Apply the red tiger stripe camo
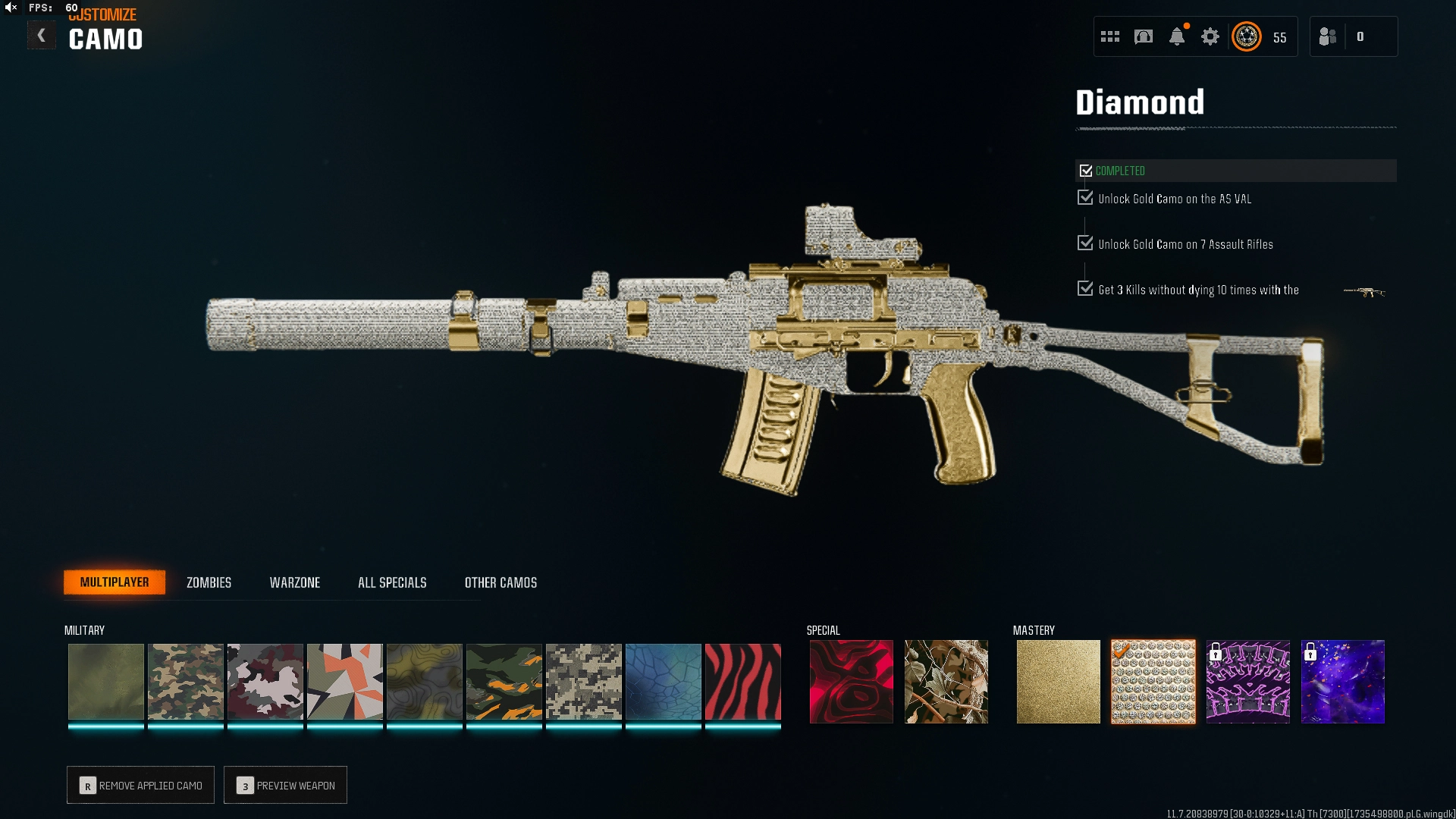The image size is (1456, 819). click(742, 681)
